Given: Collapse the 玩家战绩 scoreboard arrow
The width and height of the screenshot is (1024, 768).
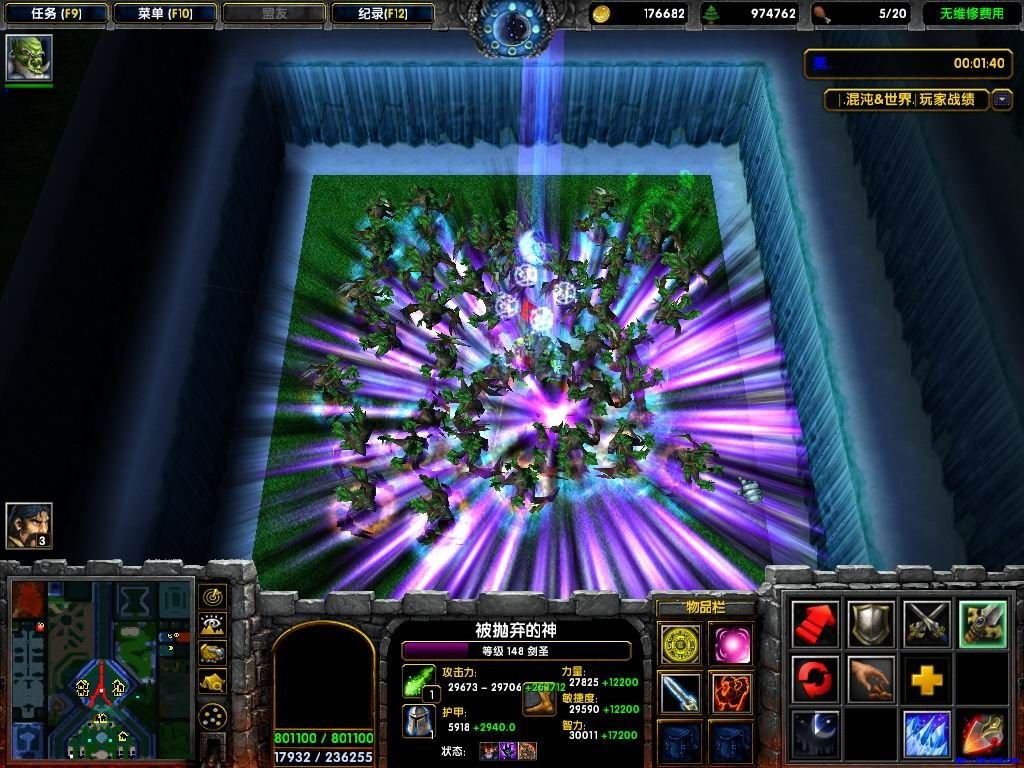Looking at the screenshot, I should tap(1002, 100).
